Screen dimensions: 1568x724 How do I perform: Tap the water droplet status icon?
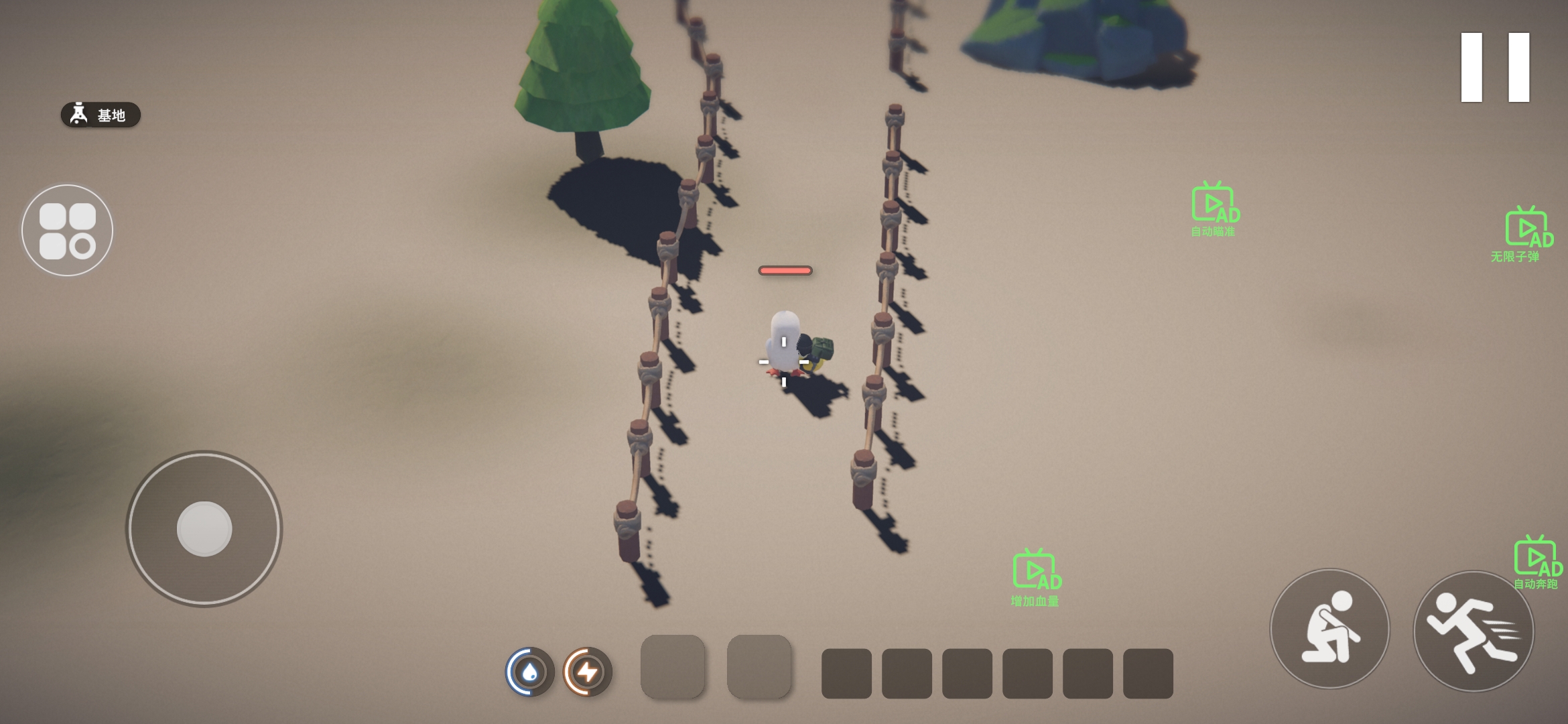coord(529,671)
